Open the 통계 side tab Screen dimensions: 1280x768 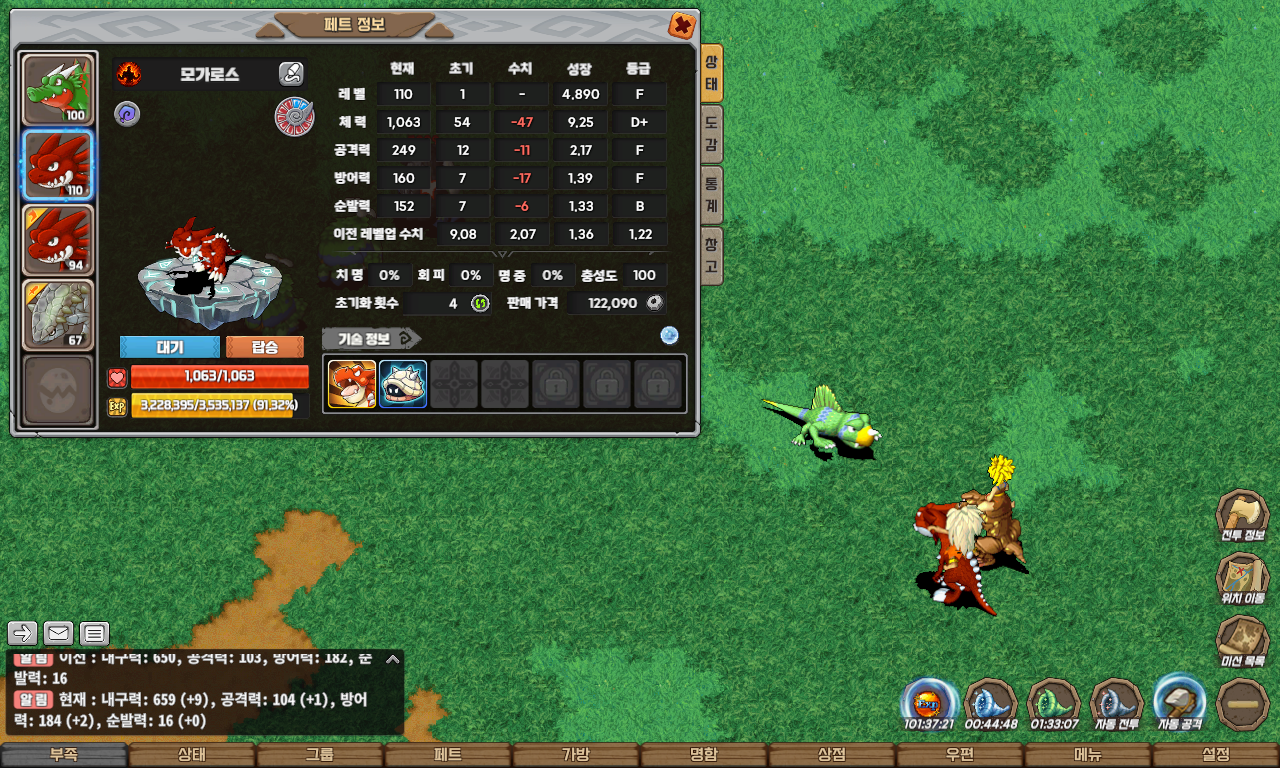pos(711,195)
